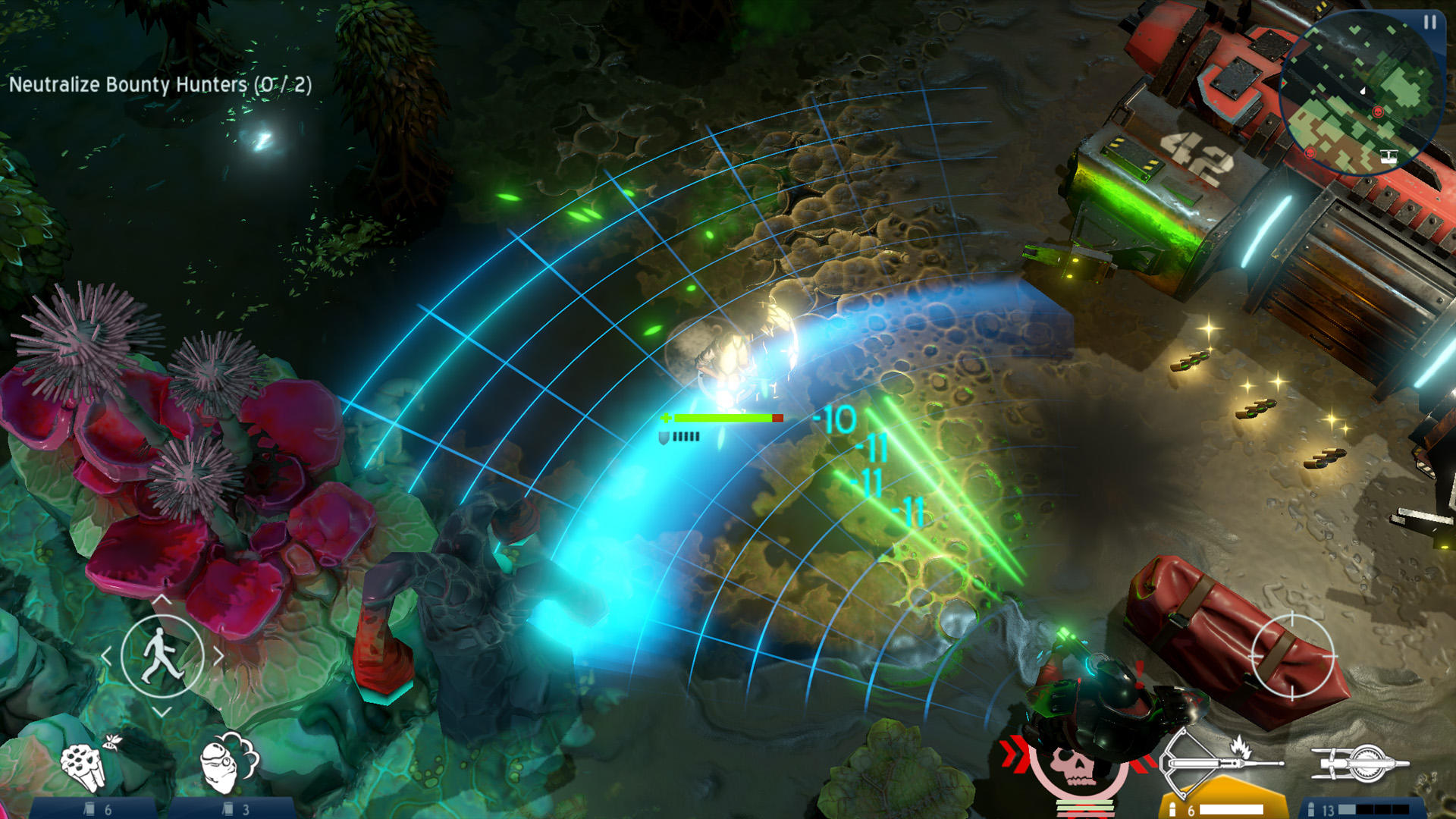Click the bullet icon on the crossbow ammo counter
The image size is (1456, 819).
pos(1173,810)
